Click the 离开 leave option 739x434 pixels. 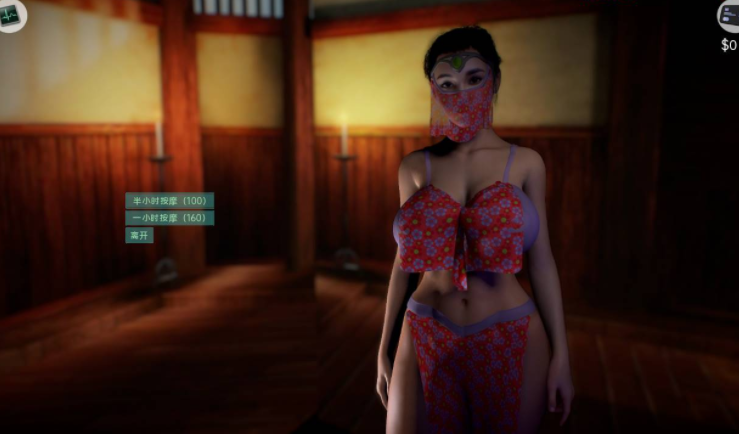pyautogui.click(x=139, y=236)
